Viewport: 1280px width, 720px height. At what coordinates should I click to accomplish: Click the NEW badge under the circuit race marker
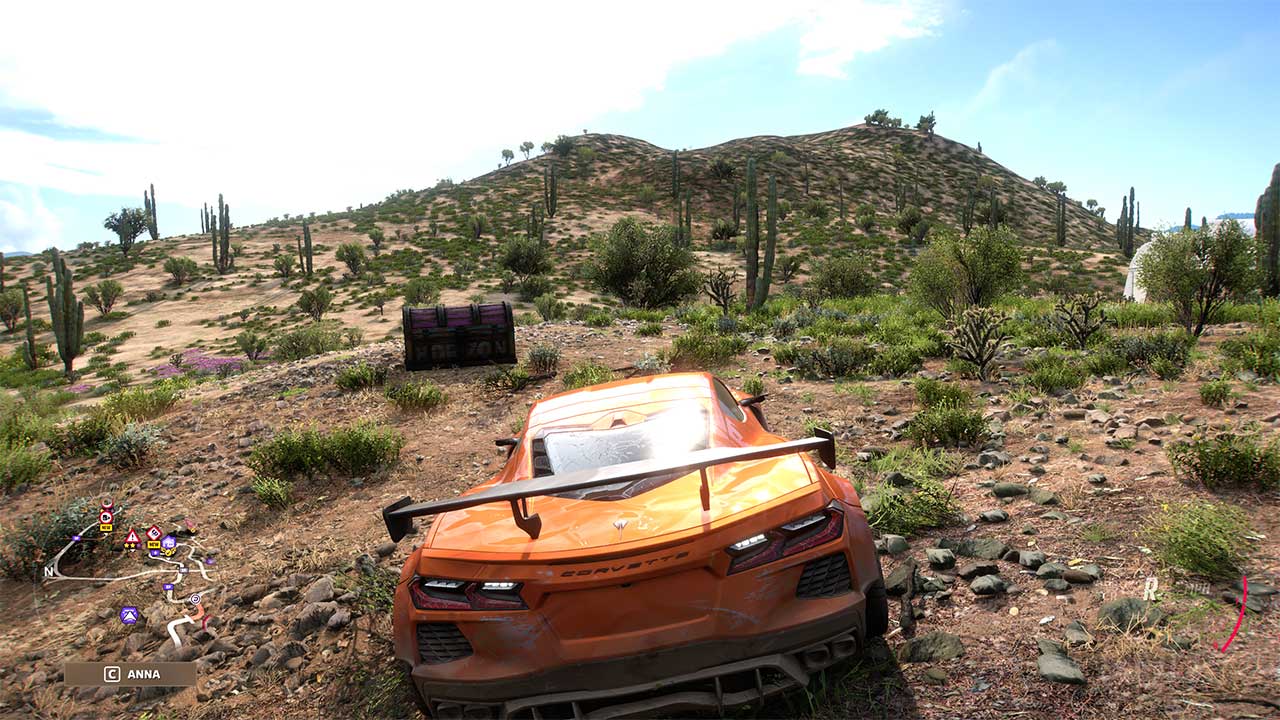(105, 527)
